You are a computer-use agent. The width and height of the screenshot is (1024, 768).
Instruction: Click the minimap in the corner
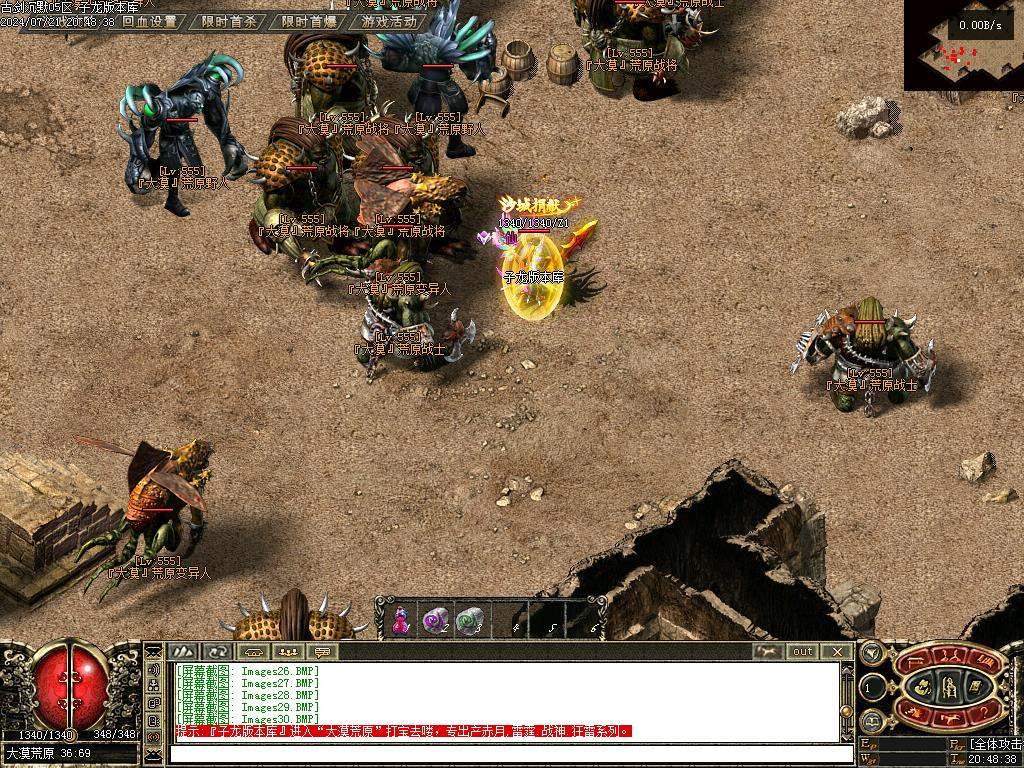click(x=963, y=47)
